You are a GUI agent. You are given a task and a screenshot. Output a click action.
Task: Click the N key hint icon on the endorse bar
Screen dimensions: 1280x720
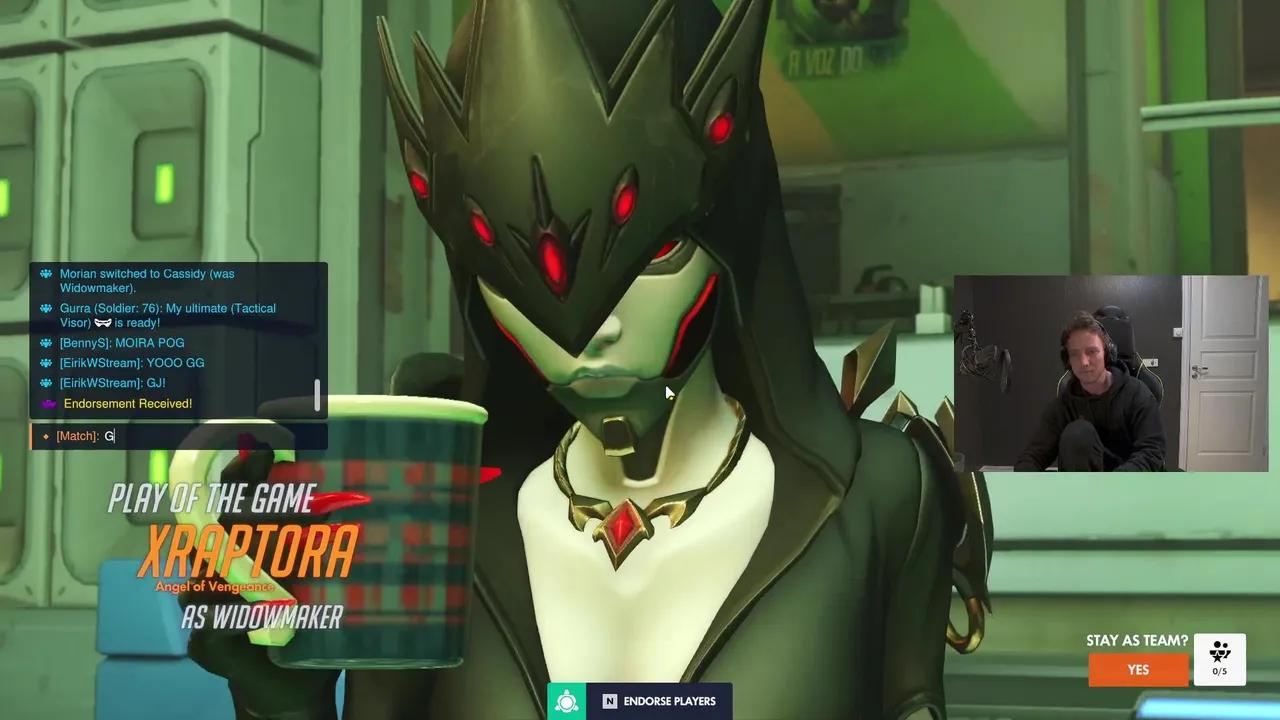[610, 701]
